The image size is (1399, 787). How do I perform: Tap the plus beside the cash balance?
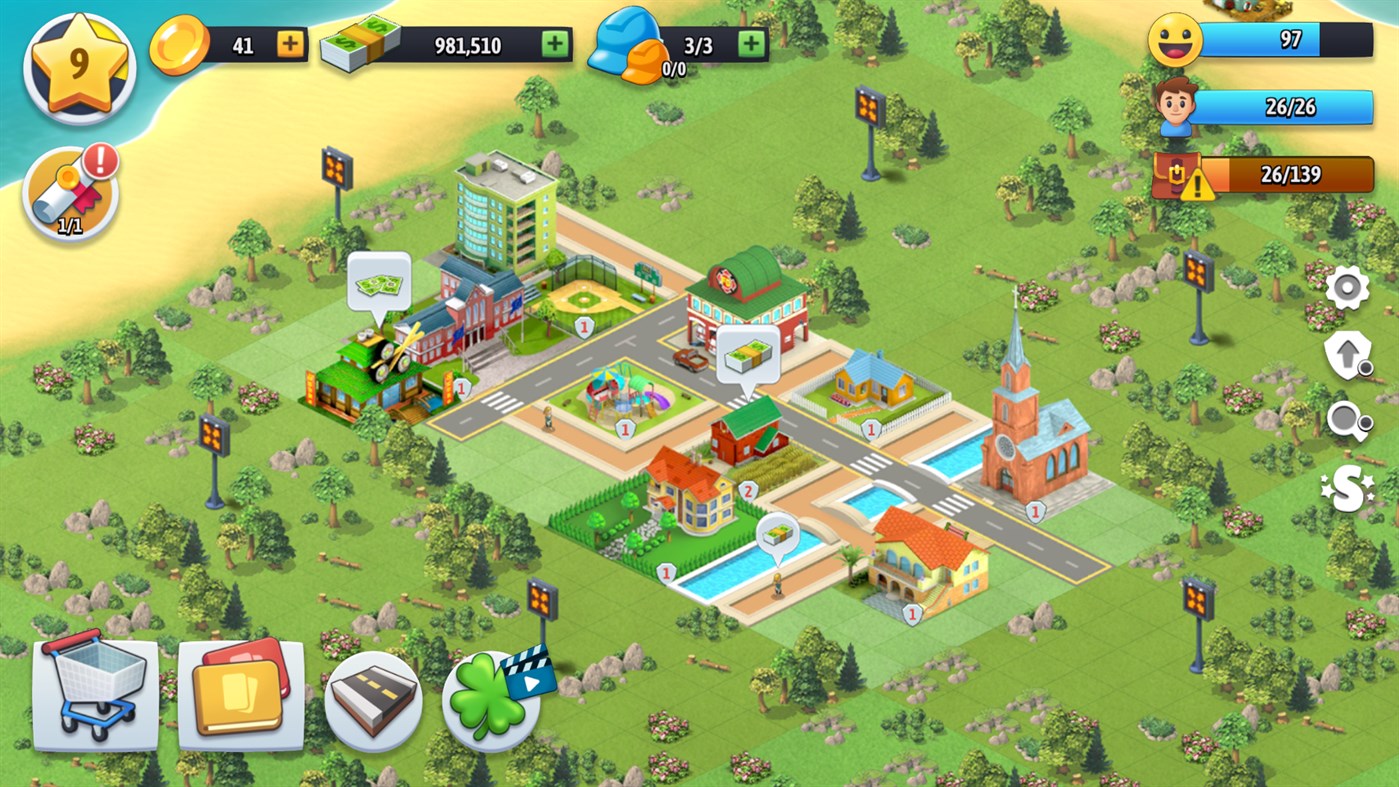(553, 44)
